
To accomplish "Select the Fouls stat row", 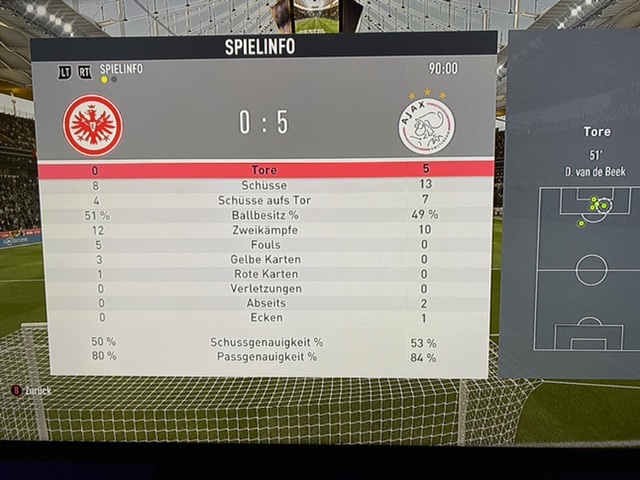I will [x=265, y=245].
